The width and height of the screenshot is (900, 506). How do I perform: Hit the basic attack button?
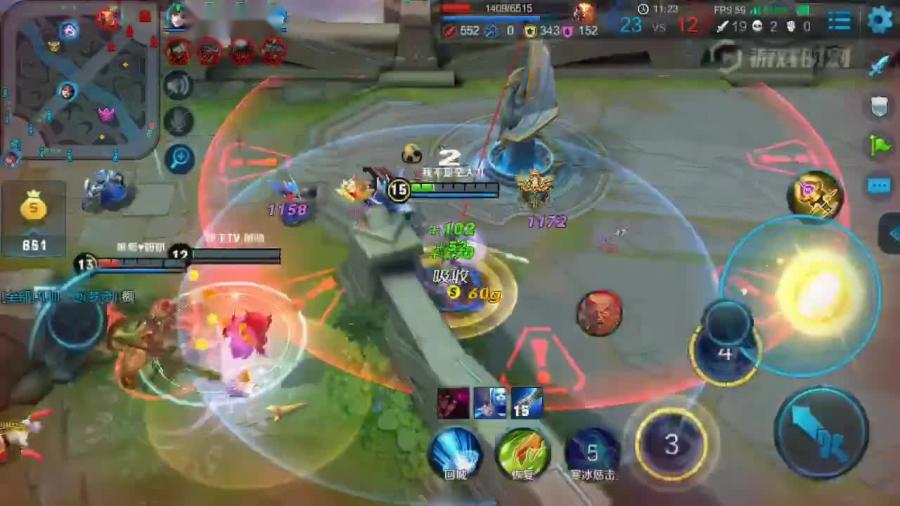tap(820, 432)
